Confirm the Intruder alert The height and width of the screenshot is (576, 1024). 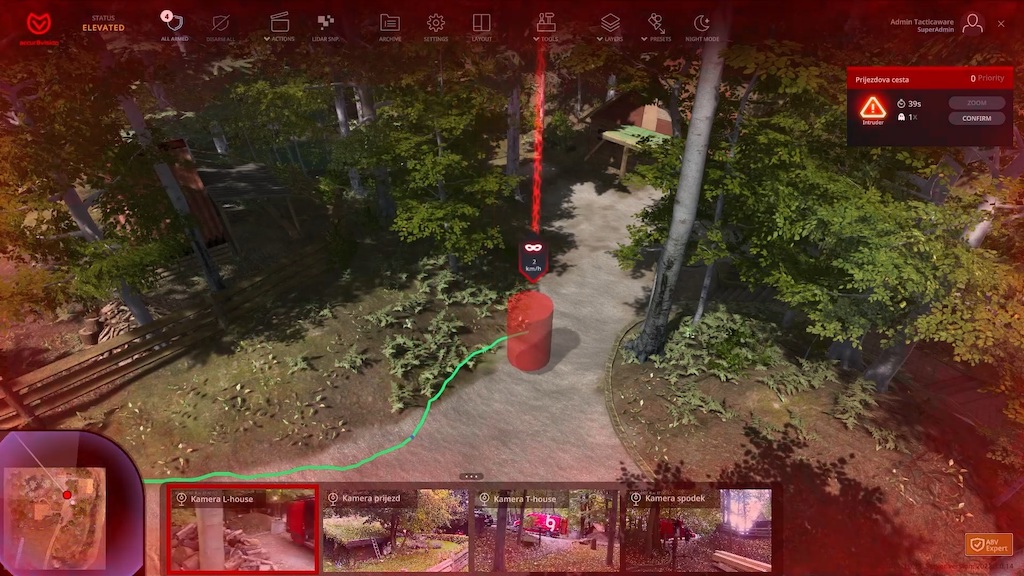click(976, 118)
